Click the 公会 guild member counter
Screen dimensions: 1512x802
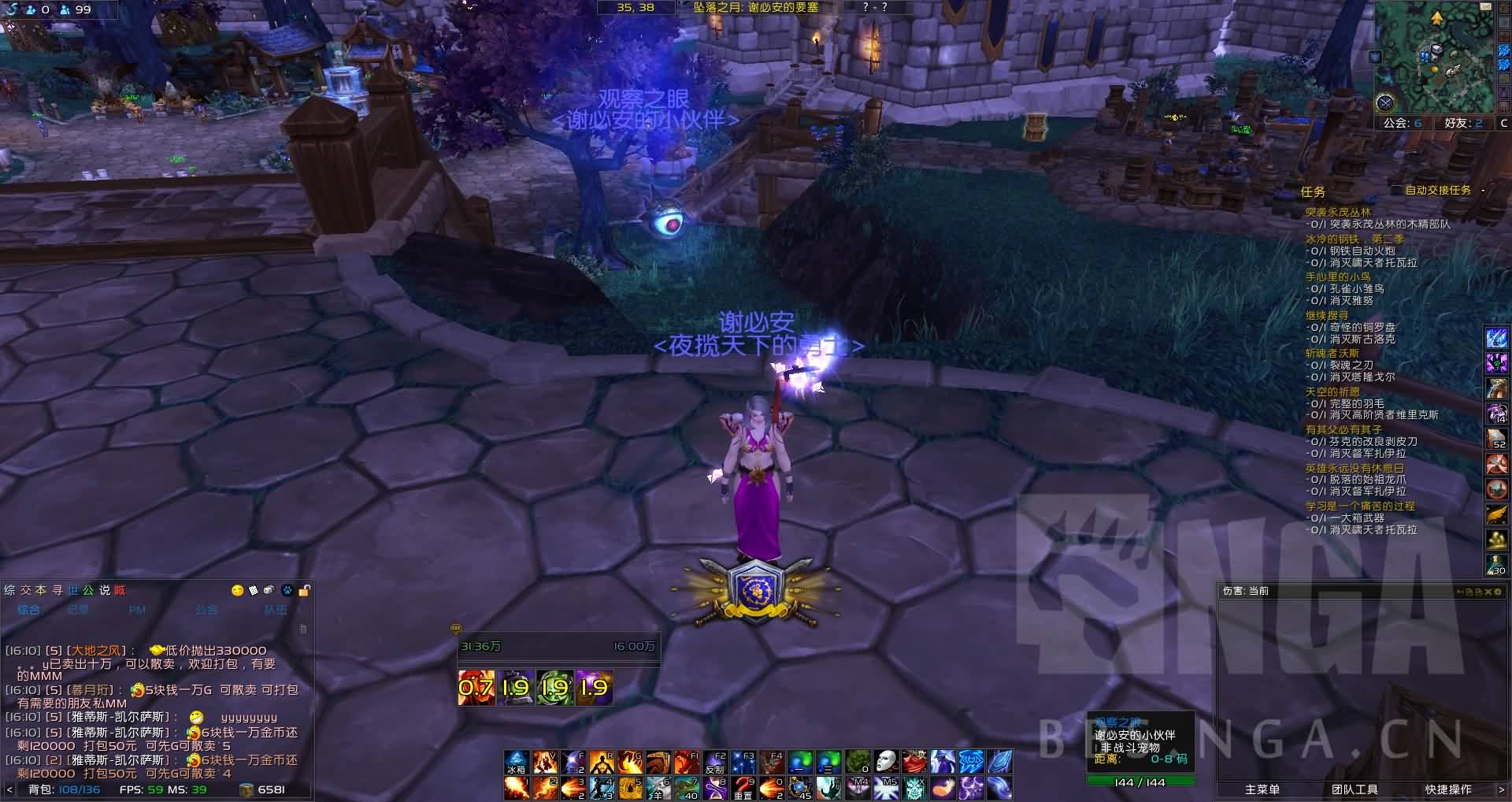[x=1403, y=124]
